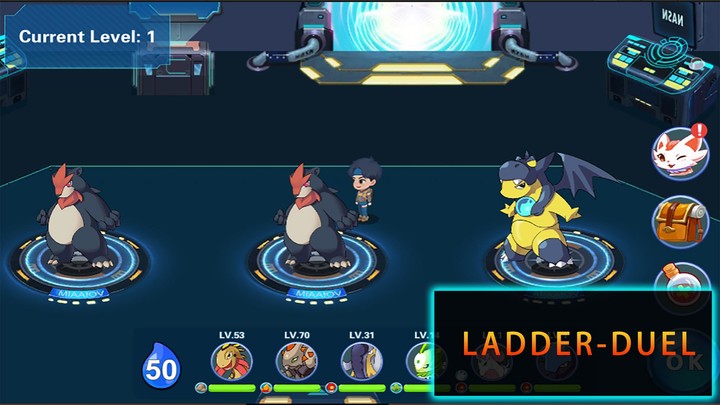Select the LV.31 dark hooded pet
The width and height of the screenshot is (720, 405).
(361, 361)
